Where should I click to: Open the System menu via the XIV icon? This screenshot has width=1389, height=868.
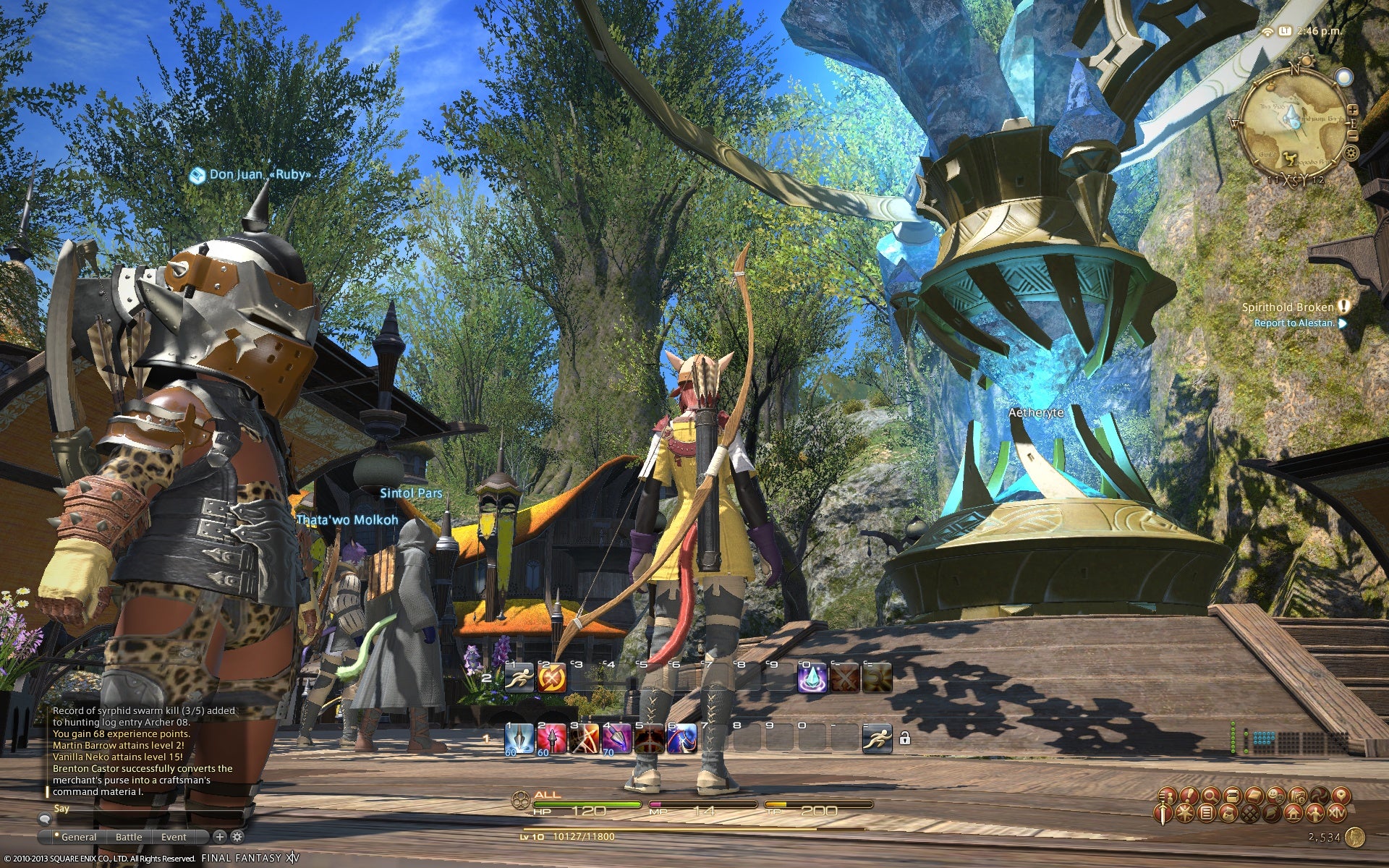[1336, 814]
